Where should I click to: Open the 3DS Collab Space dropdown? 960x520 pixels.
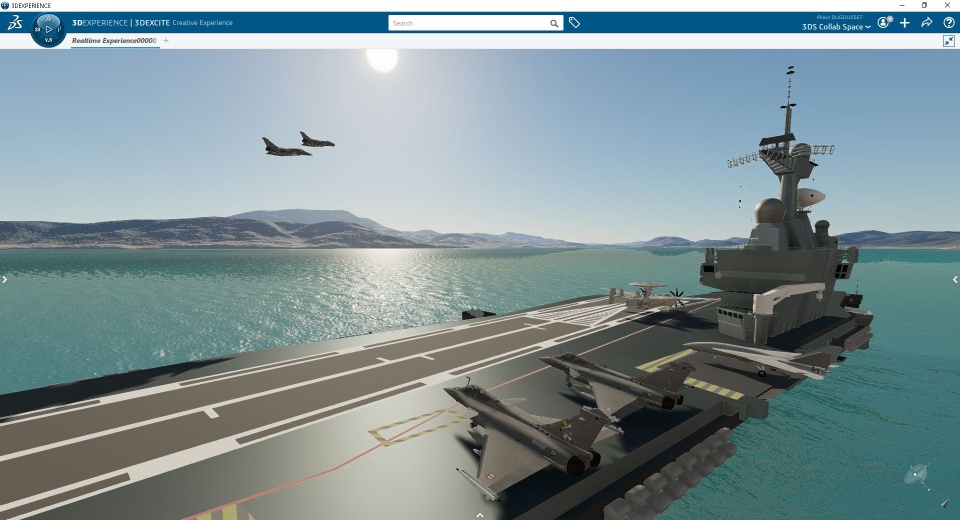click(836, 27)
